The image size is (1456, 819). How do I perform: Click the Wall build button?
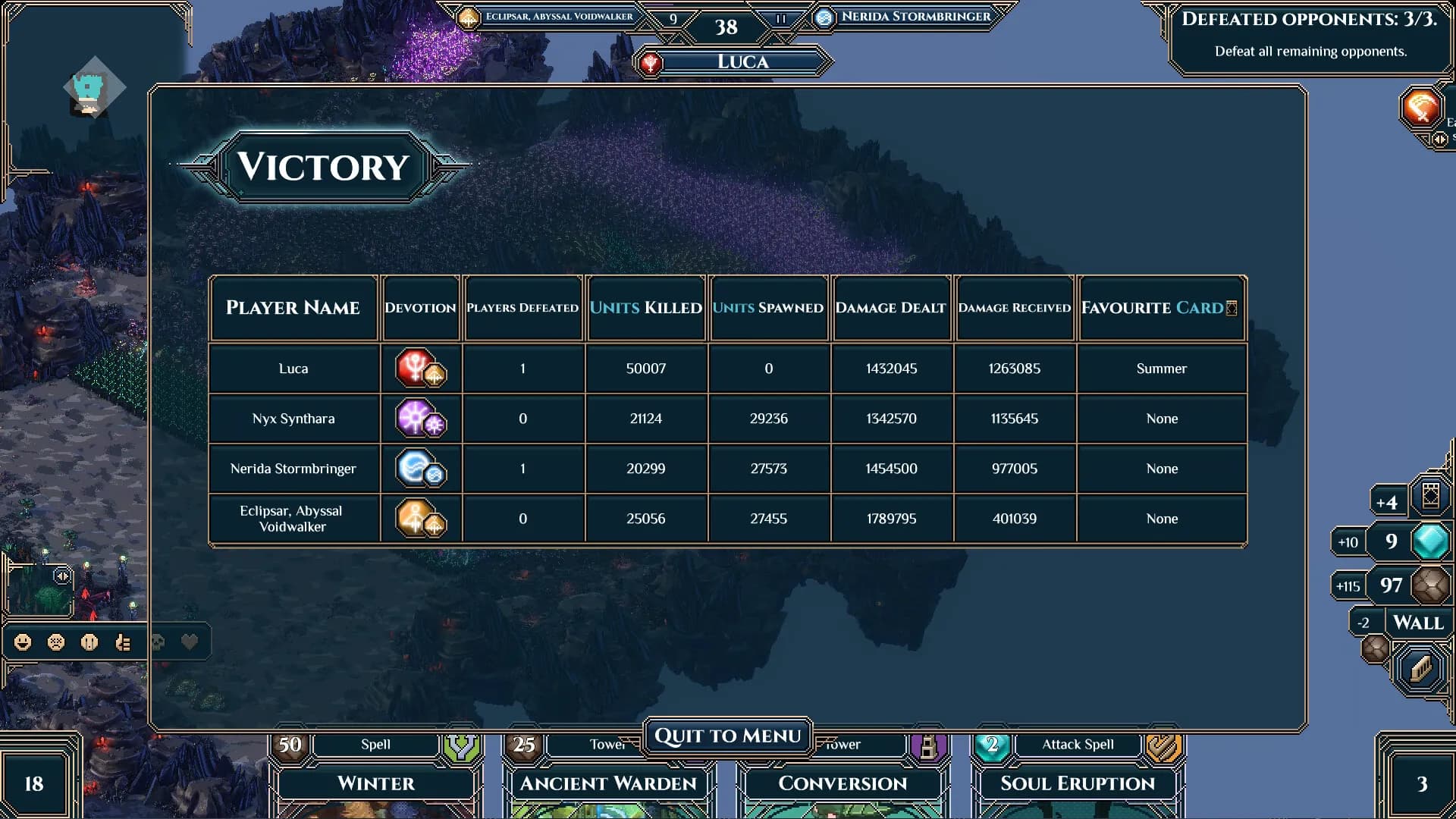[x=1418, y=623]
